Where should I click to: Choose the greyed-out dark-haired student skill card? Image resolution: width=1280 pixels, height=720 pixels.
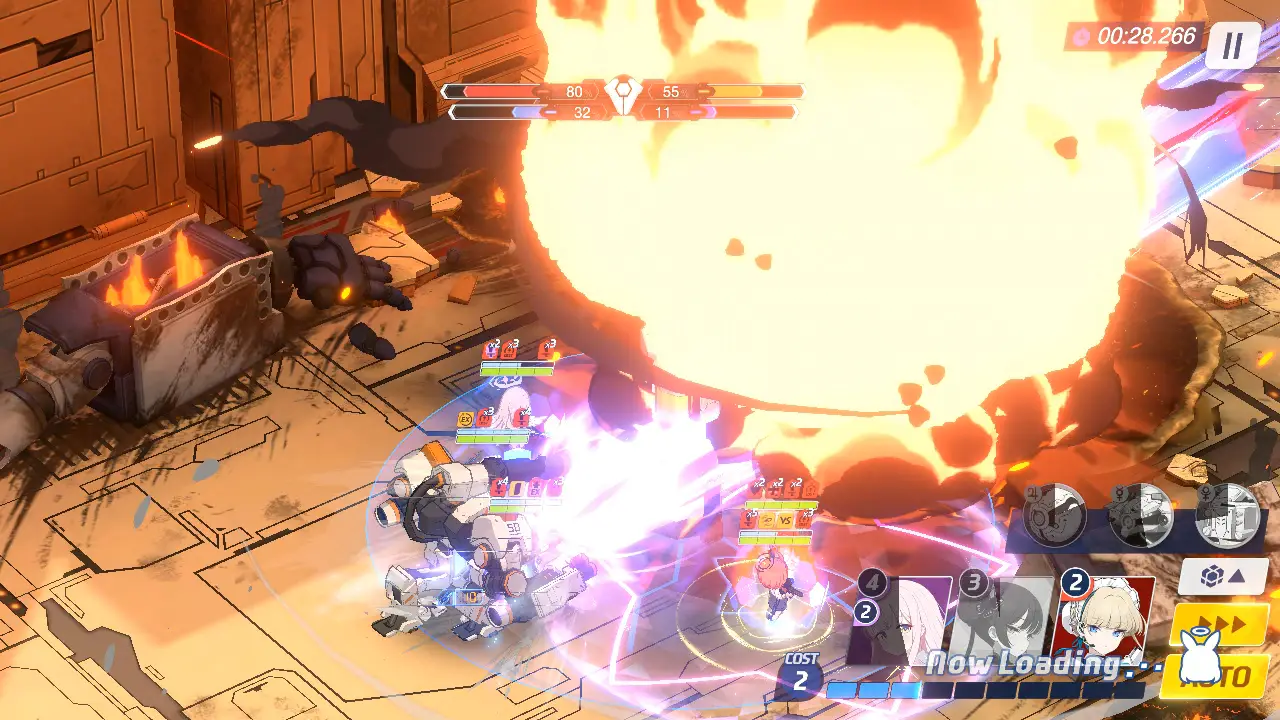click(x=1003, y=618)
